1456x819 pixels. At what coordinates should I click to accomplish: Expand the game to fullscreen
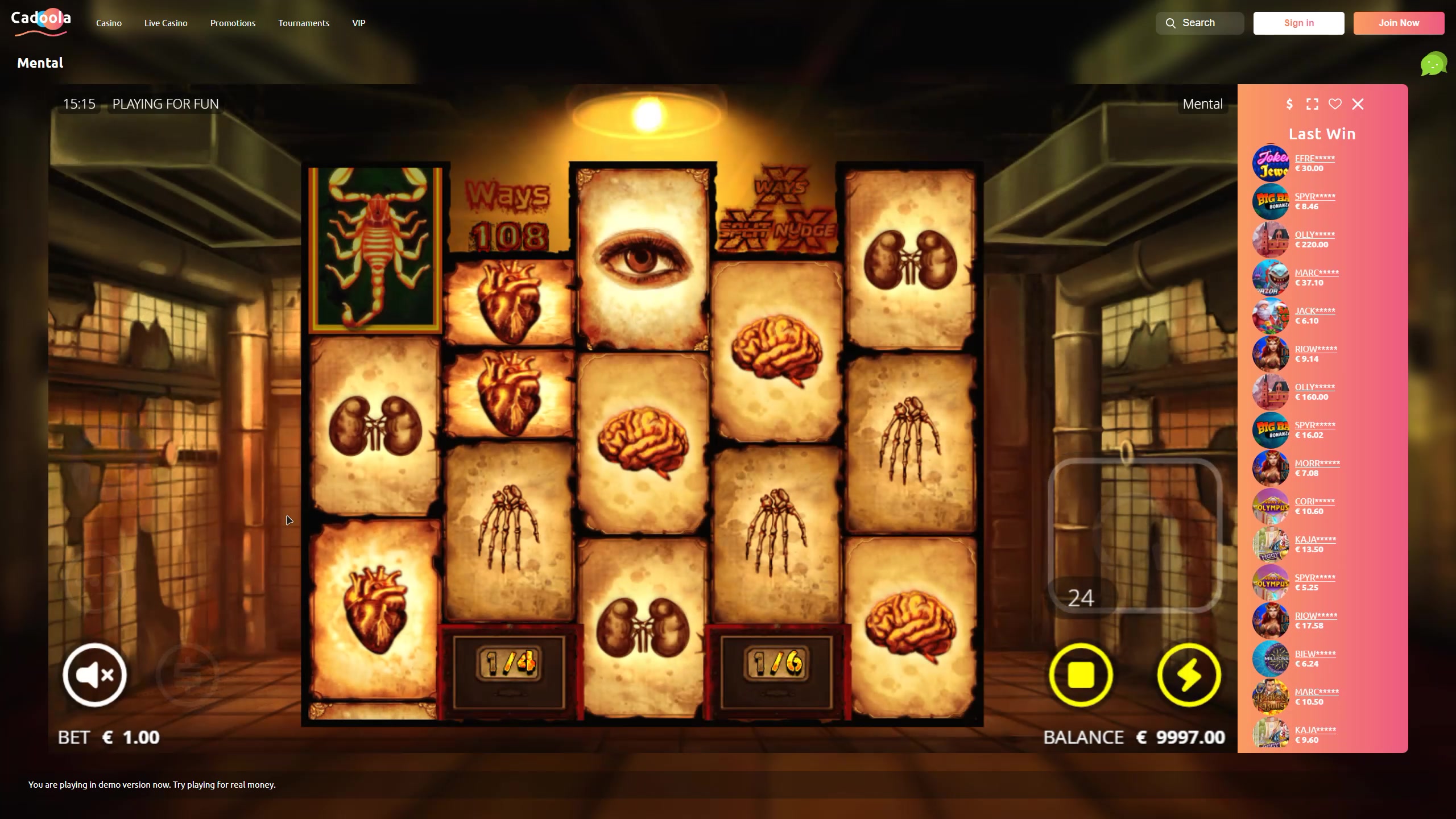tap(1312, 104)
